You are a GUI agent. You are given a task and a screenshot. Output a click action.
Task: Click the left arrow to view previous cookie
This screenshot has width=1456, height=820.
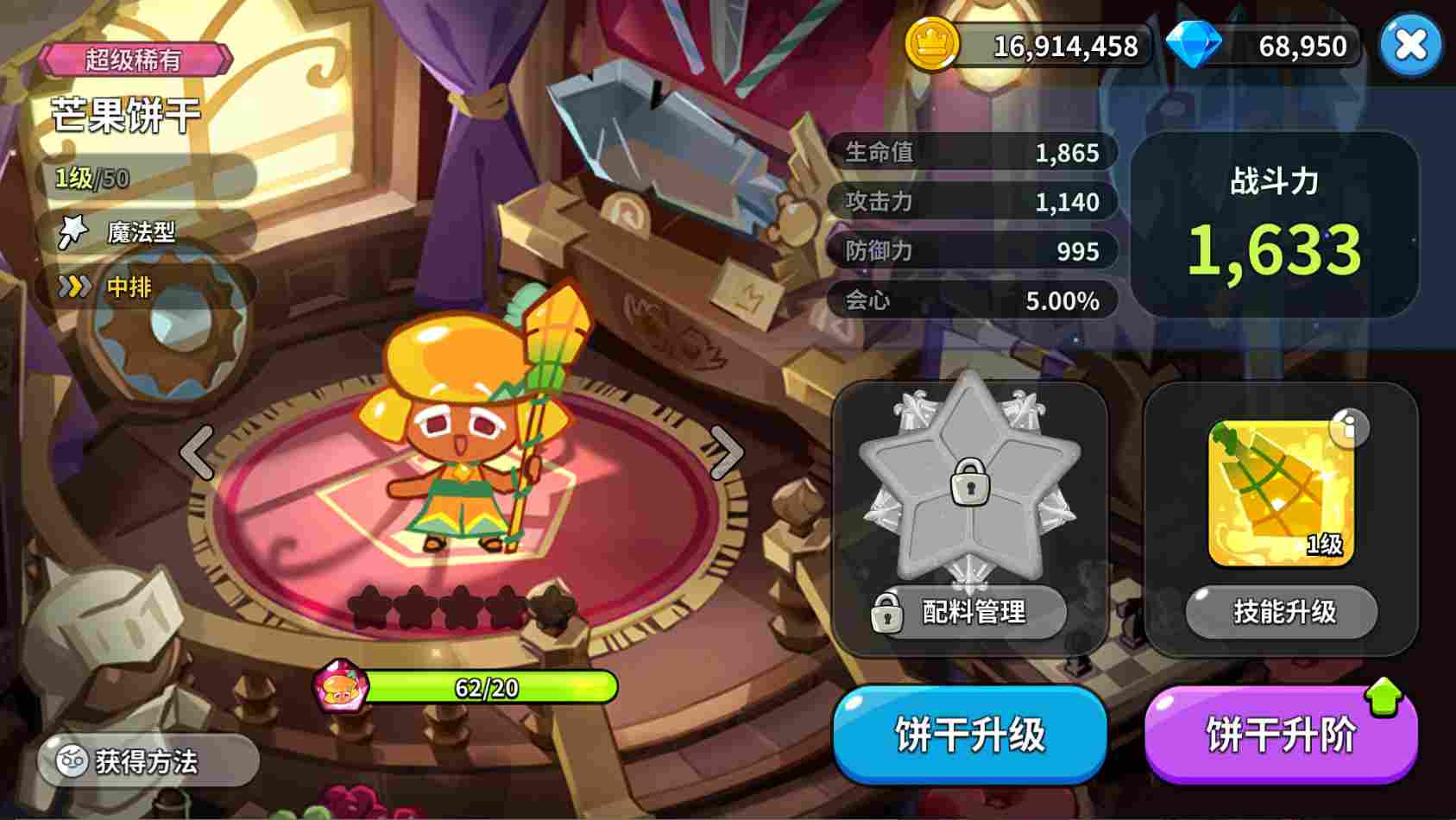click(197, 453)
